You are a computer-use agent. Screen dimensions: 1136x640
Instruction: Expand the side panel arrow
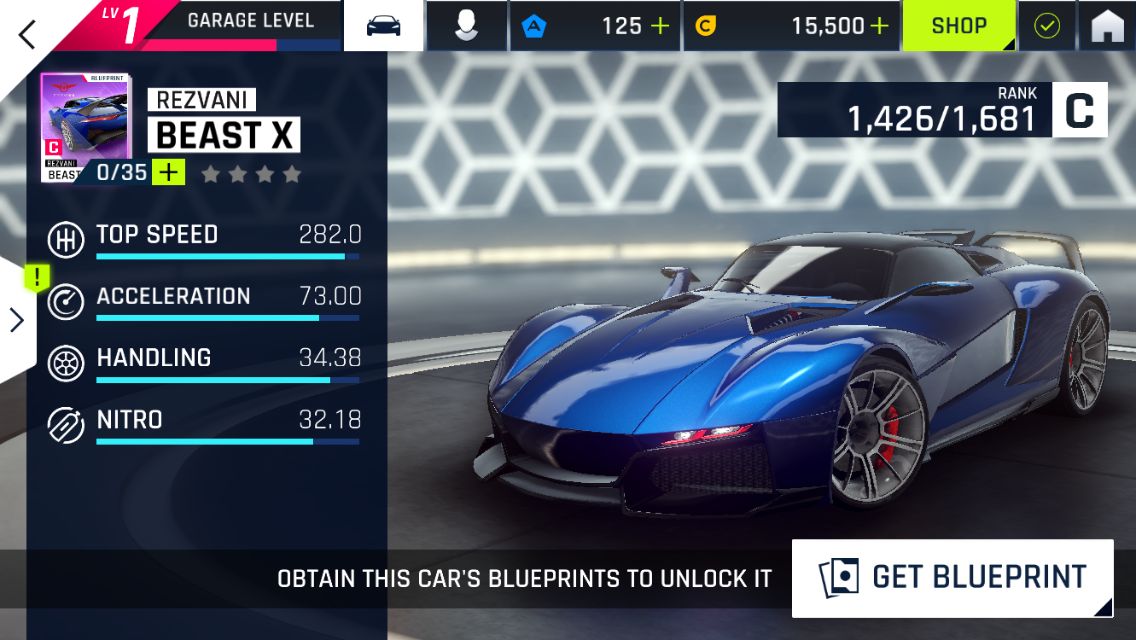[17, 320]
